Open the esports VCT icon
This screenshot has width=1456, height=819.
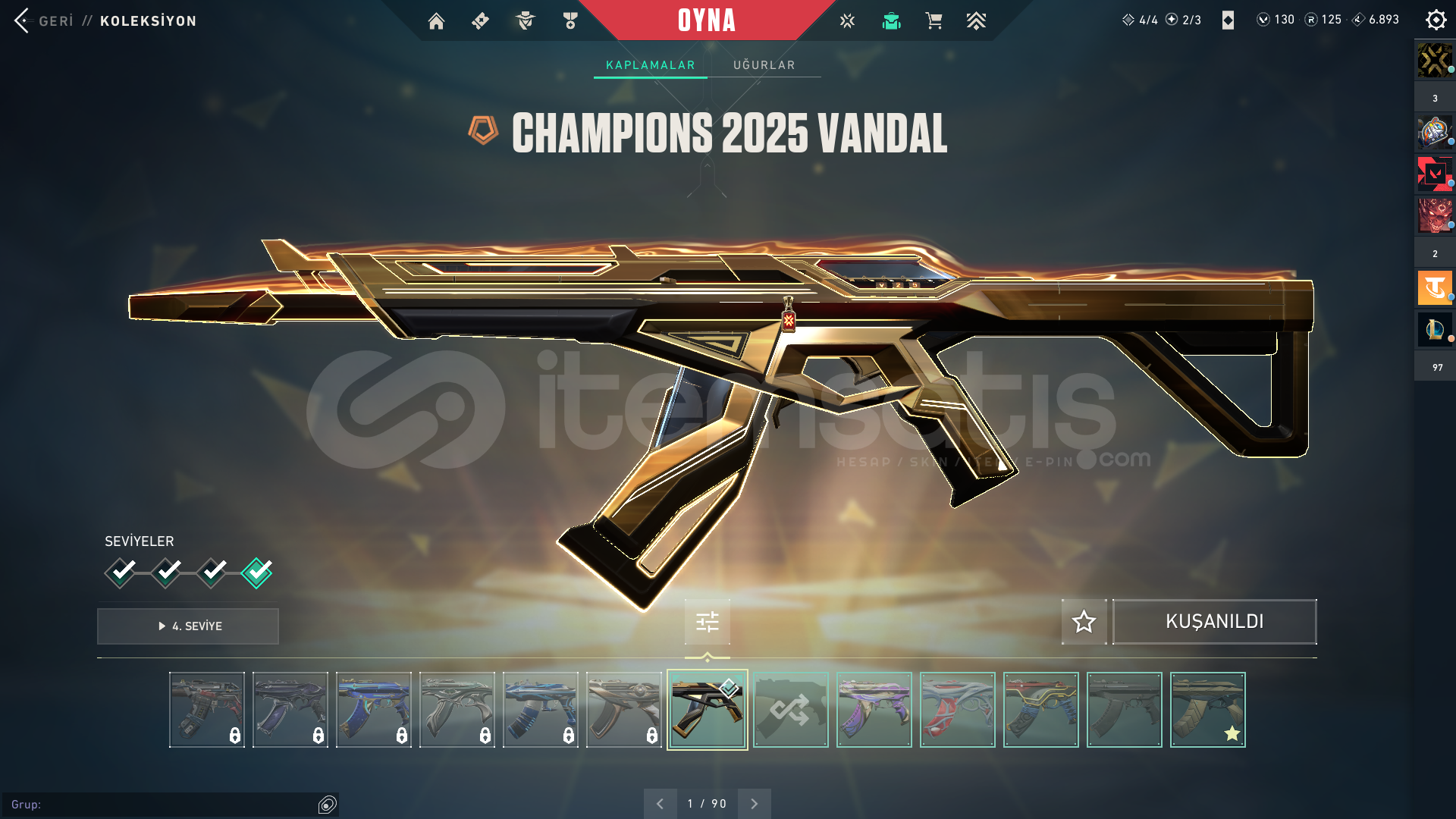pyautogui.click(x=846, y=20)
